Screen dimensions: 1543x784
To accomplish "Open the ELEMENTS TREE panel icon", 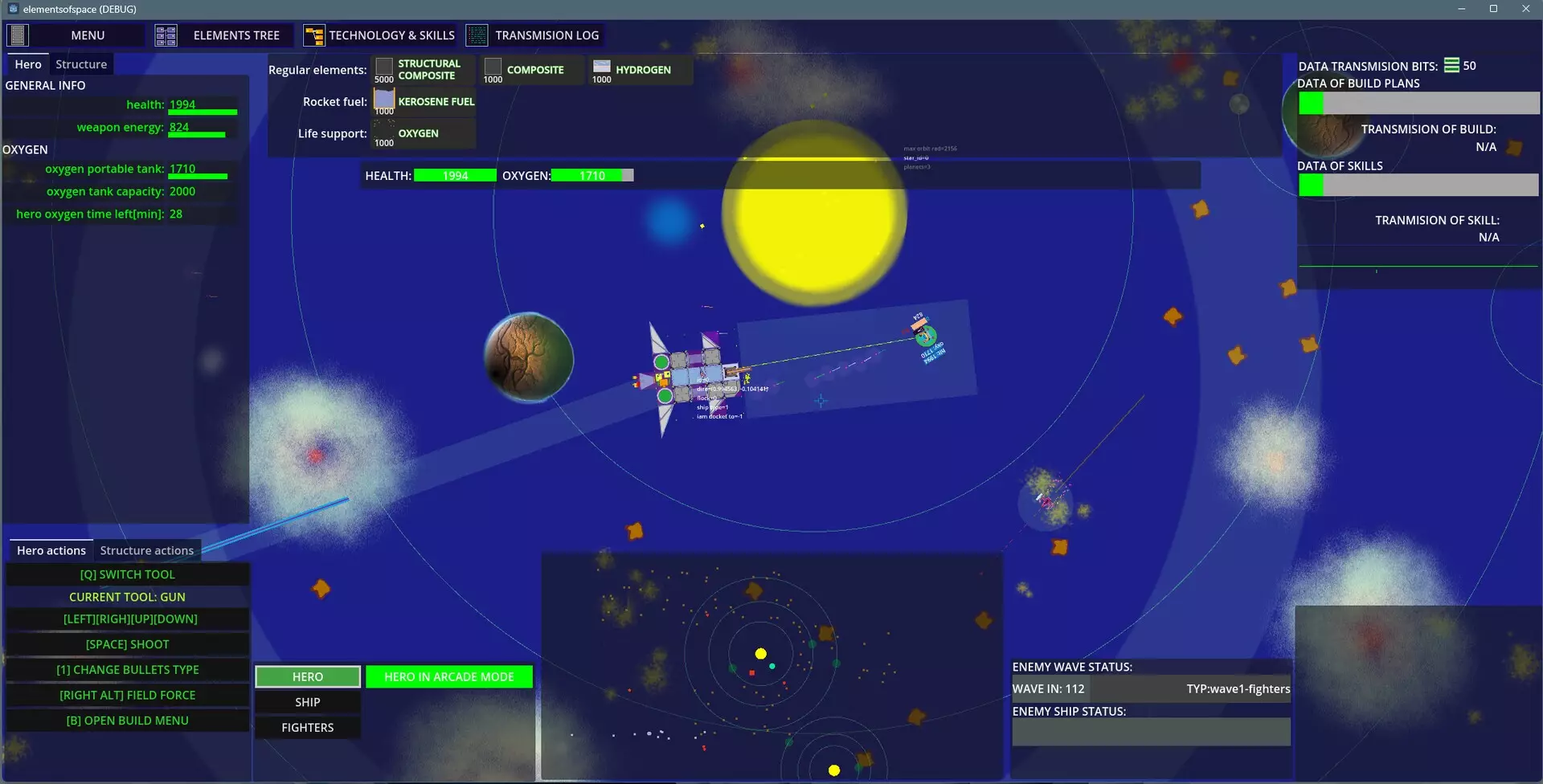I will tap(166, 34).
